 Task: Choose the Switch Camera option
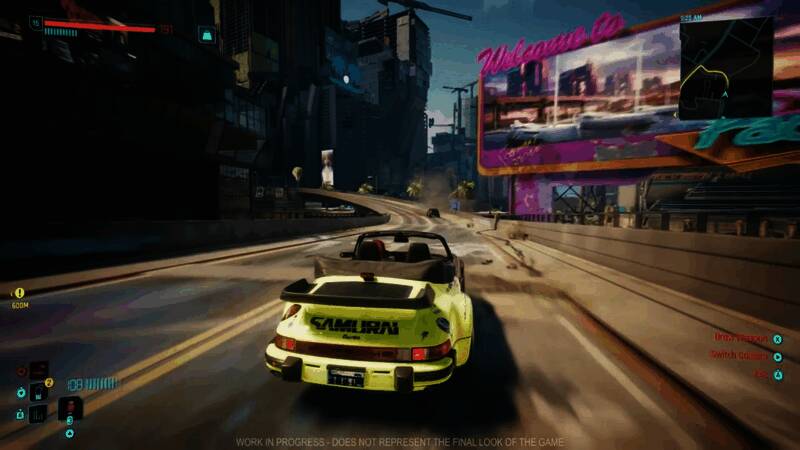[x=740, y=355]
